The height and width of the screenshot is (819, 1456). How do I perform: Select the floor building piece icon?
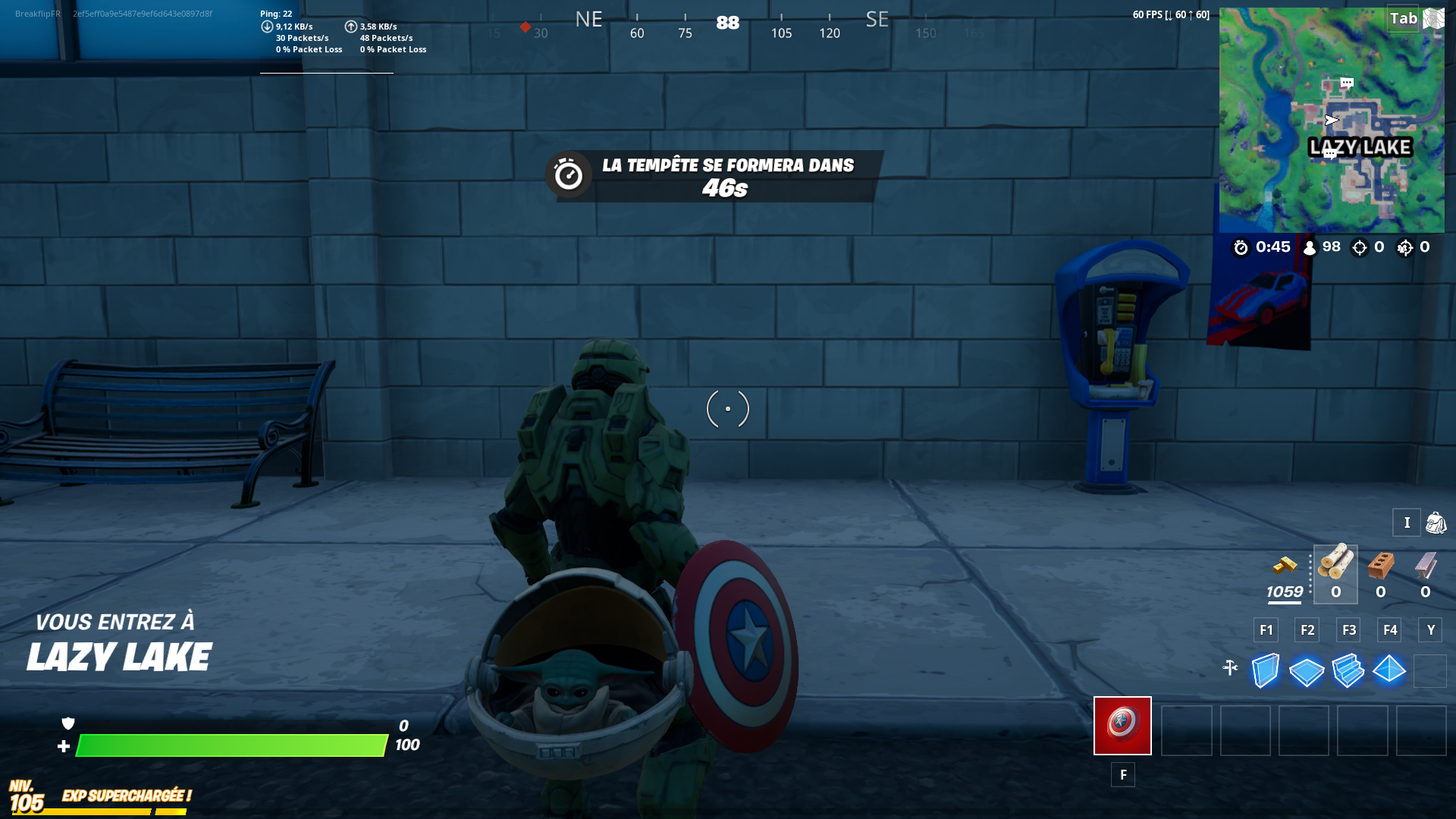pos(1306,670)
